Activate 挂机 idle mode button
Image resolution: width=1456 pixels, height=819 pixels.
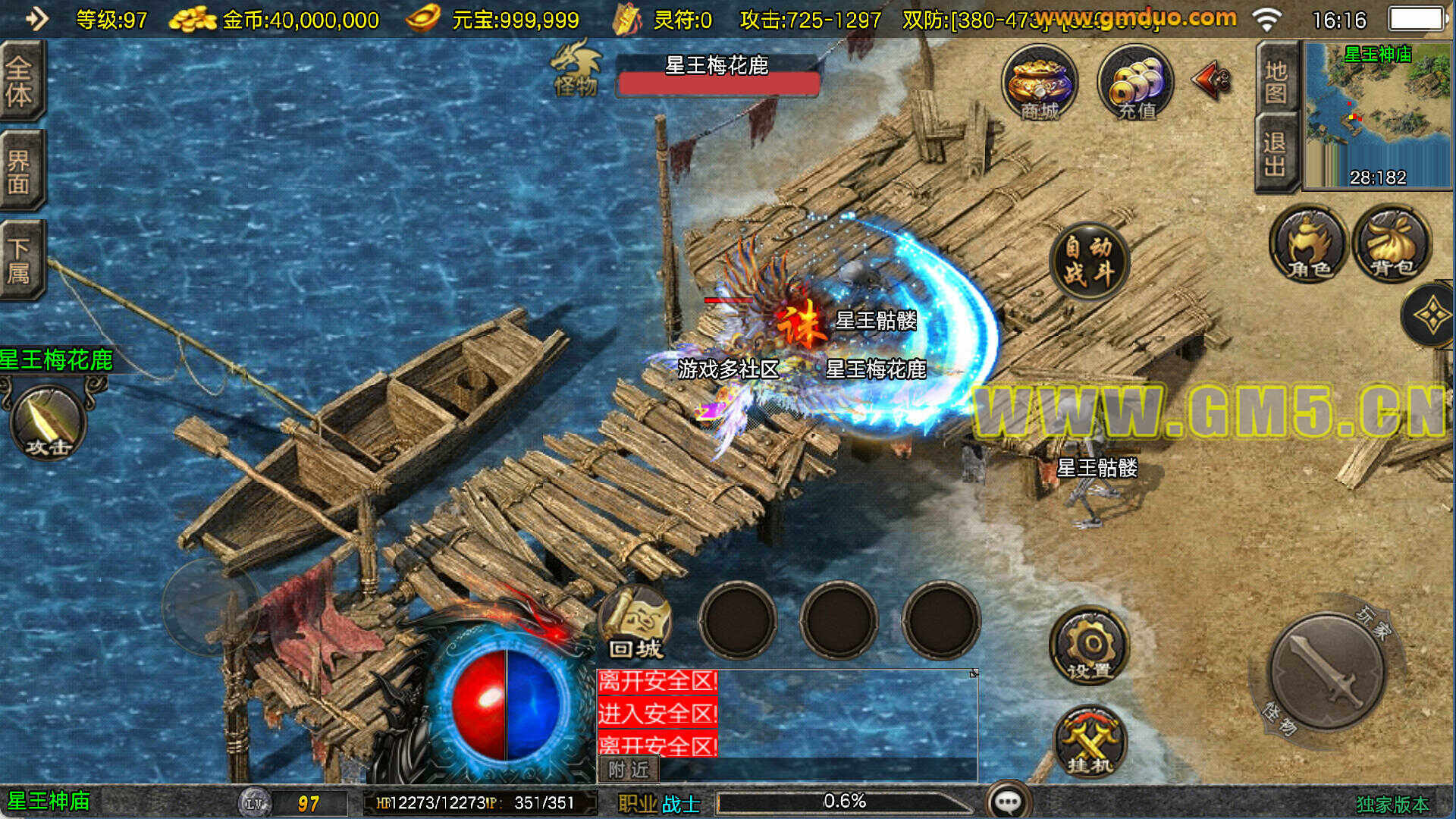point(1090,743)
